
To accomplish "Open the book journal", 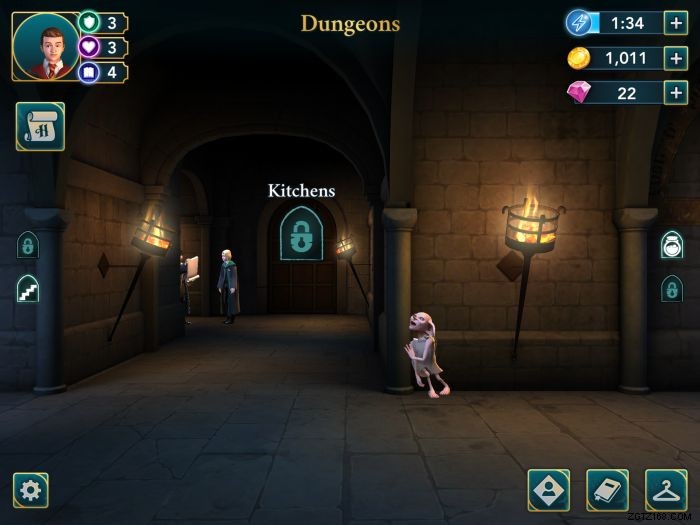I will pyautogui.click(x=607, y=490).
